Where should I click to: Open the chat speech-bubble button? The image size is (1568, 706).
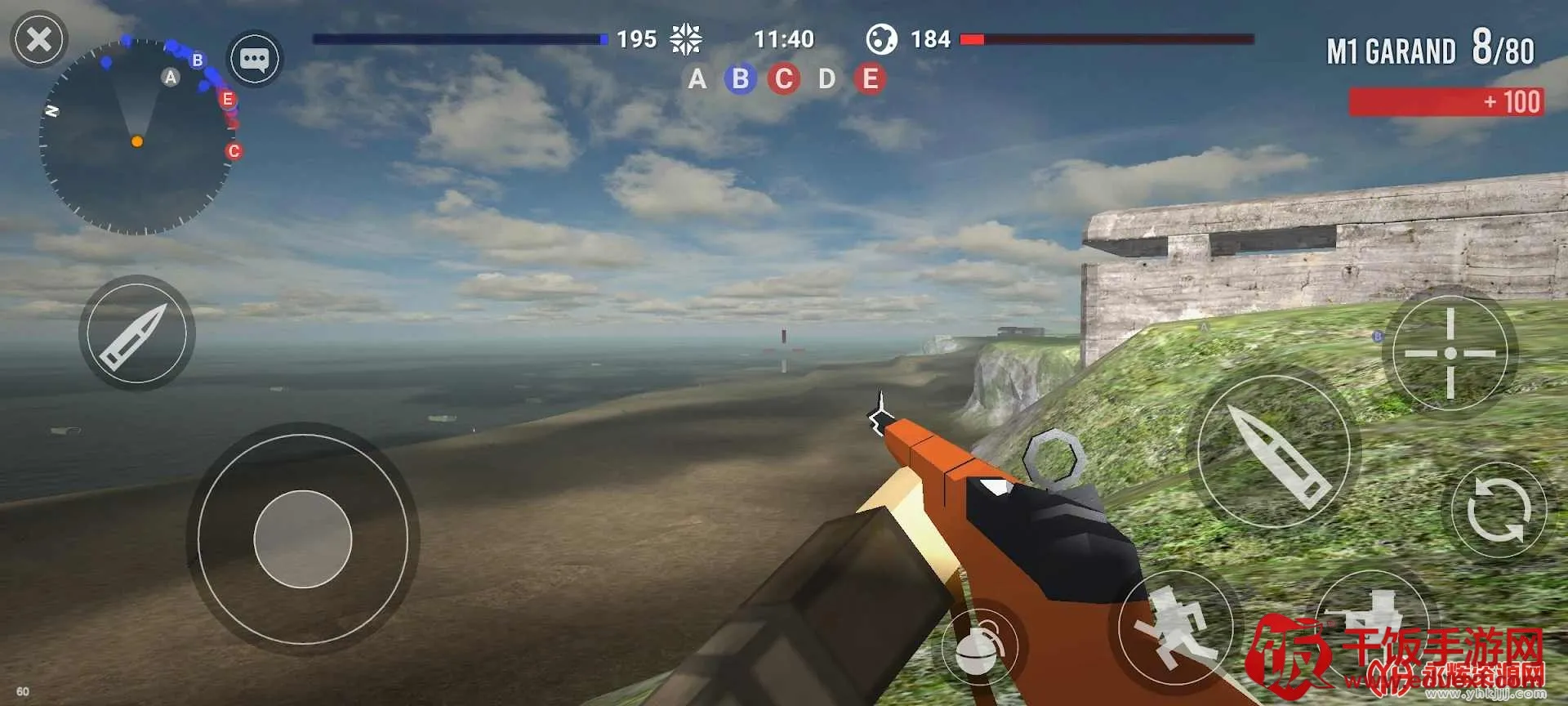(x=254, y=59)
